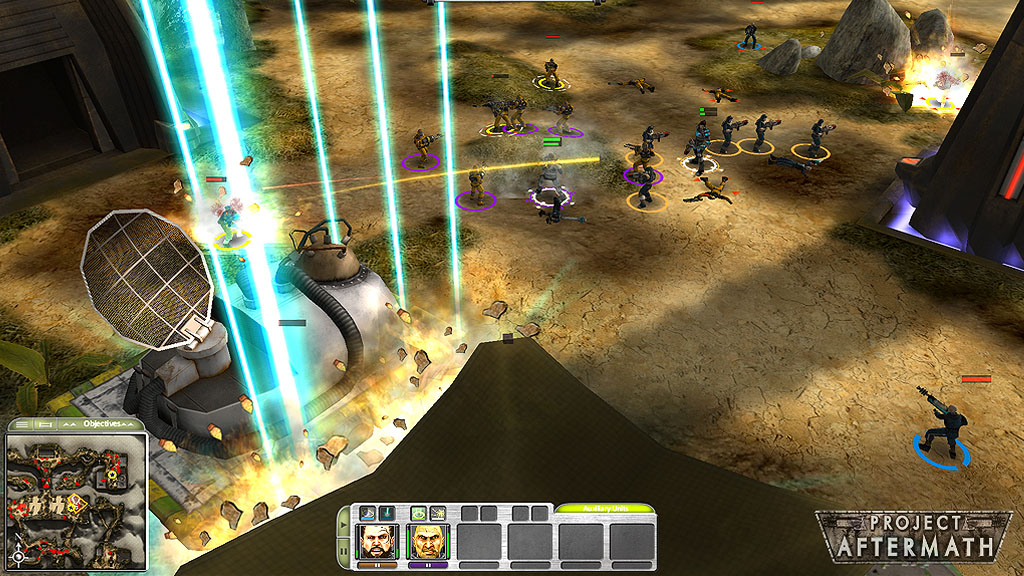Image resolution: width=1024 pixels, height=576 pixels.
Task: Select the bearded hero portrait
Action: click(378, 542)
